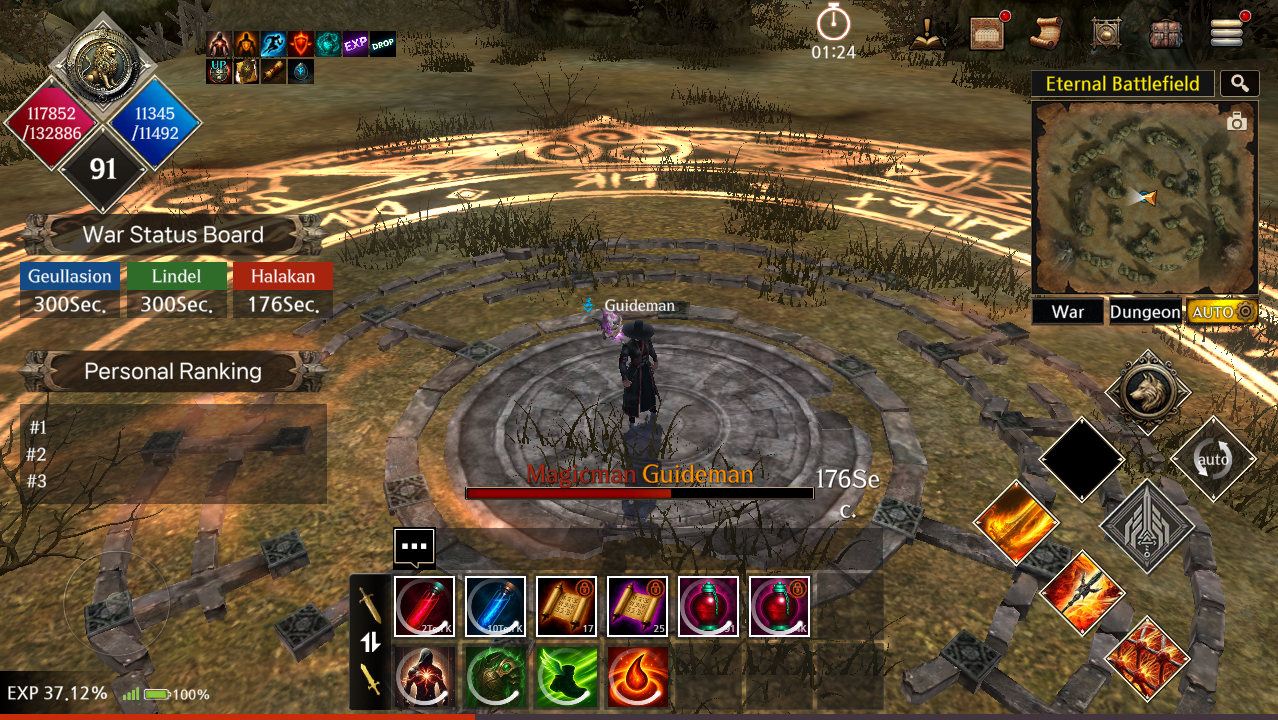Activate the green winged boot skill
Viewport: 1278px width, 720px height.
566,677
